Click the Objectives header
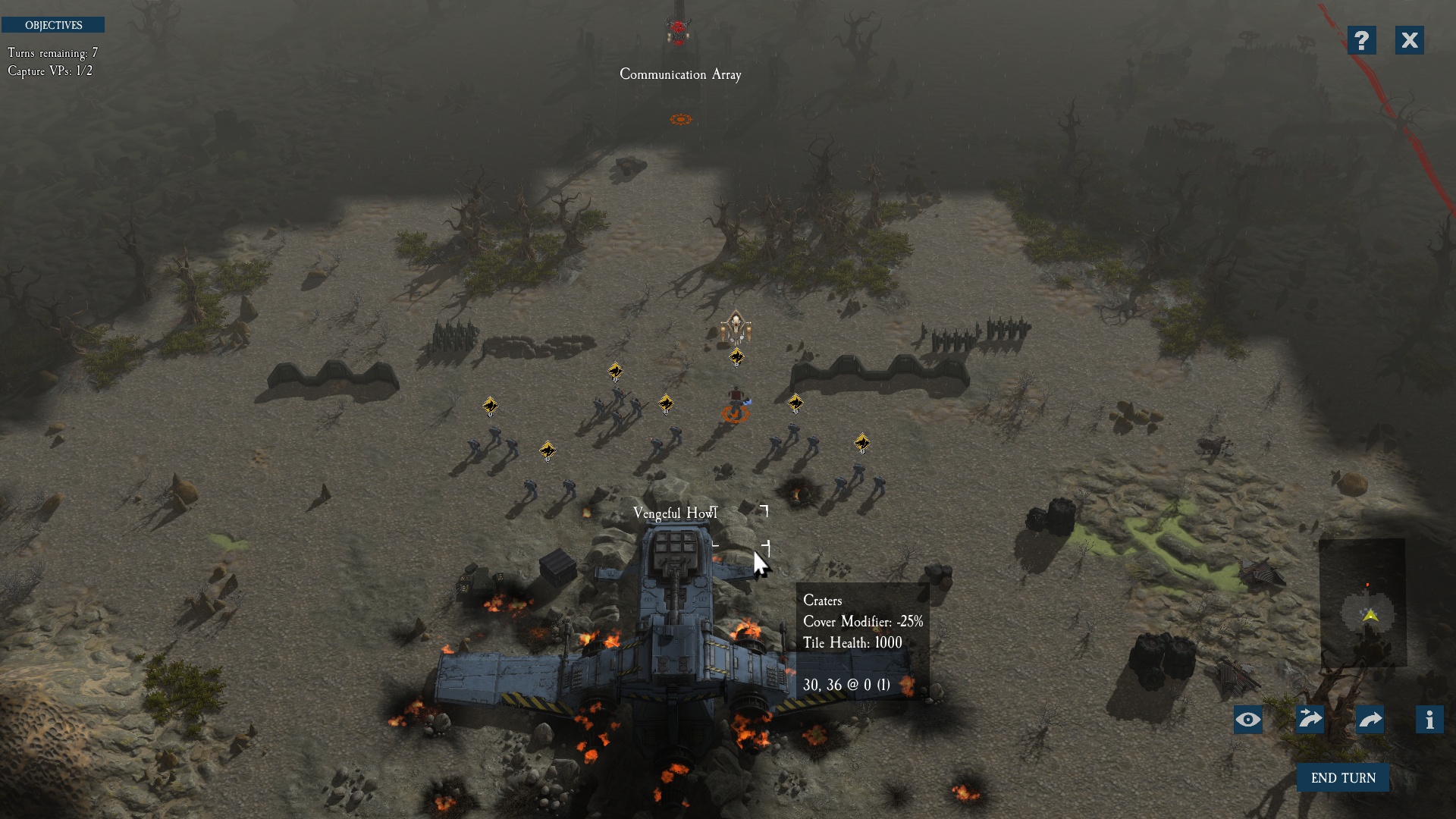Screen dimensions: 1456x819 (x=53, y=25)
